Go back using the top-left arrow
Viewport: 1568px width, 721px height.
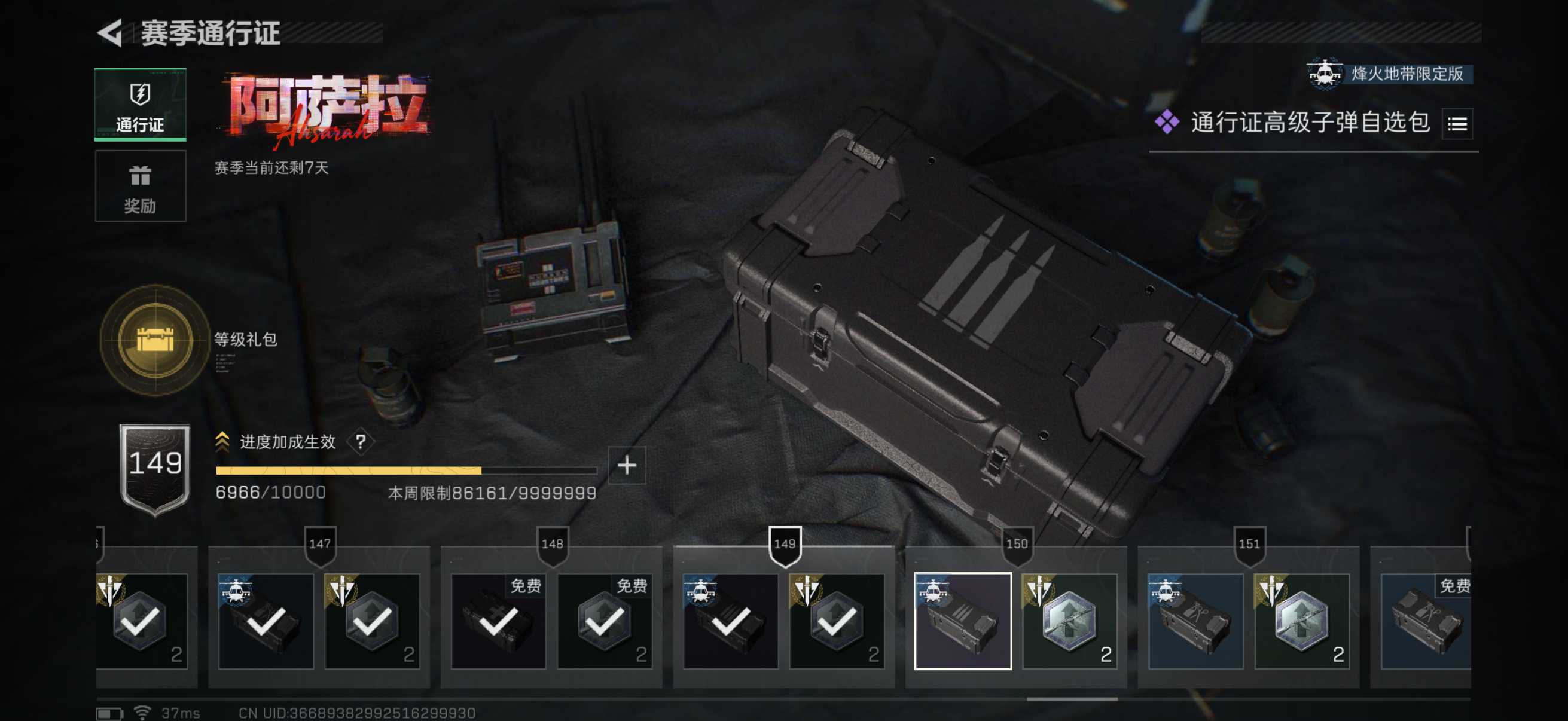pos(110,33)
